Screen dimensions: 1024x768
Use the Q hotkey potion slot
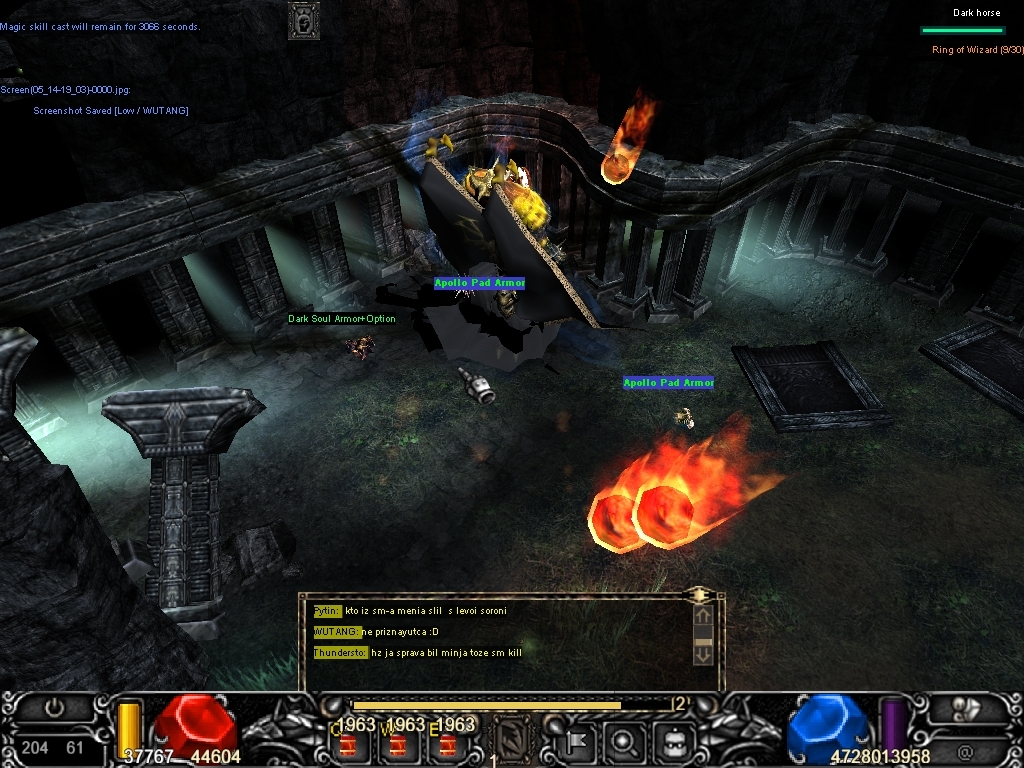click(349, 745)
